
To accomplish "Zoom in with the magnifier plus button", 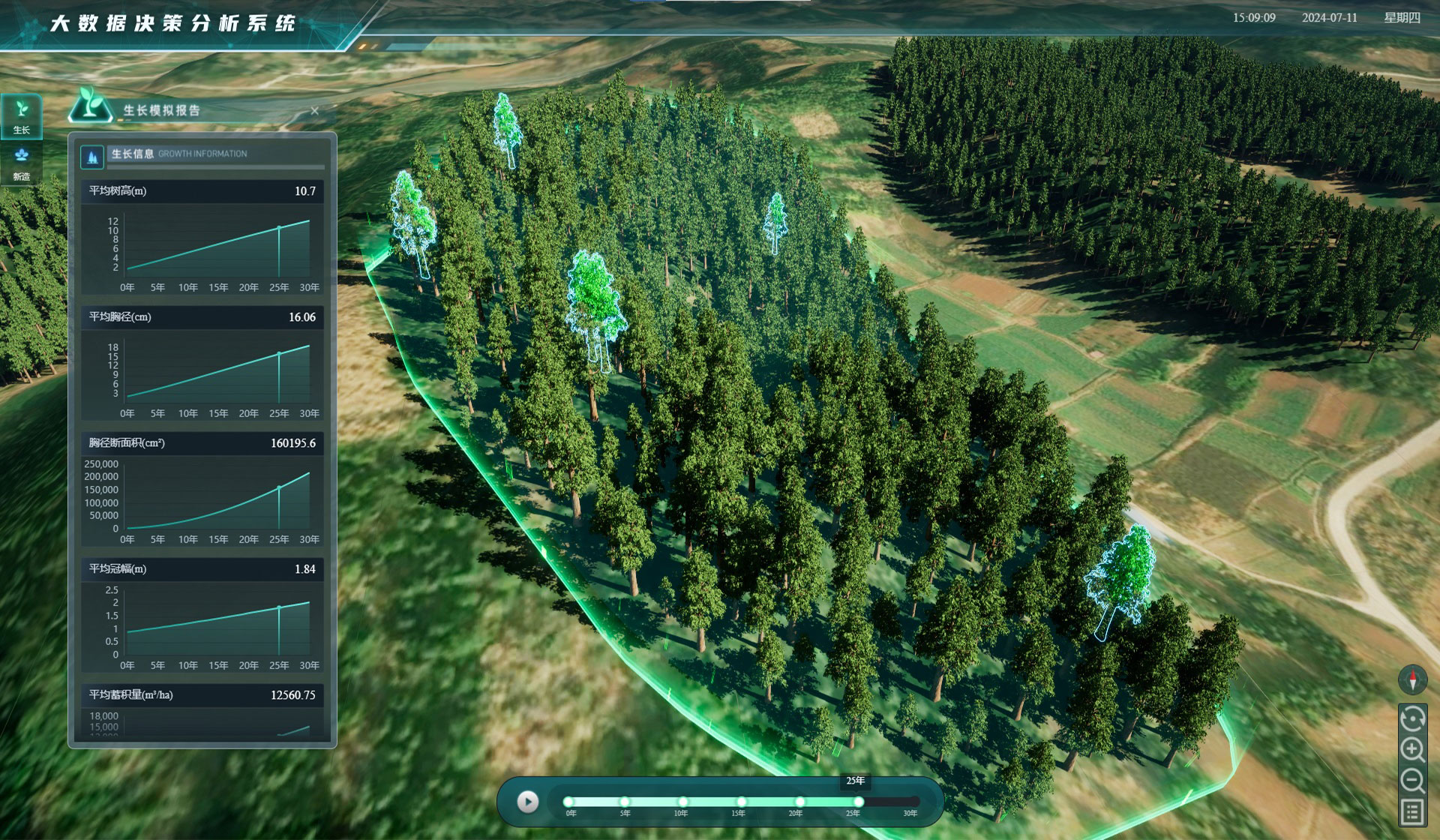I will point(1412,749).
